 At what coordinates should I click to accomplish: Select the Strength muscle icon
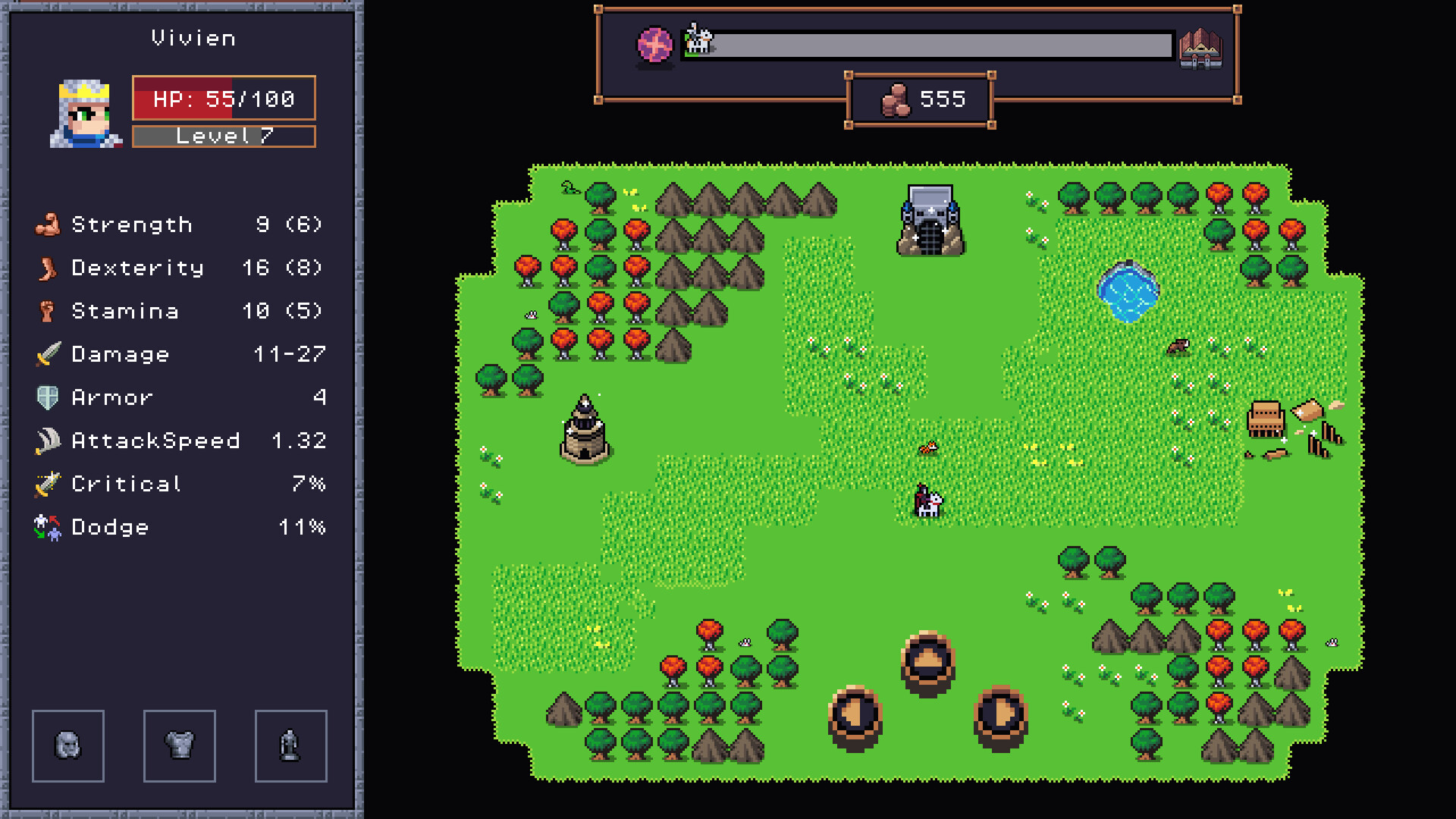click(x=47, y=224)
